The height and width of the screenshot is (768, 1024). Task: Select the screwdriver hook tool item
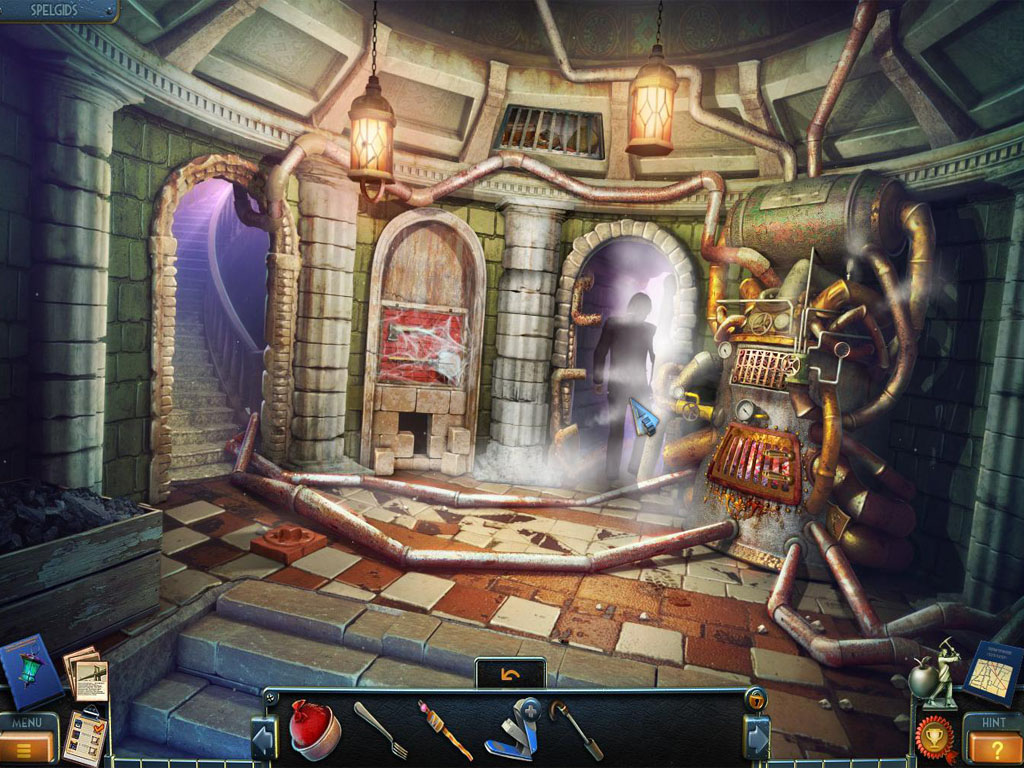(x=577, y=731)
